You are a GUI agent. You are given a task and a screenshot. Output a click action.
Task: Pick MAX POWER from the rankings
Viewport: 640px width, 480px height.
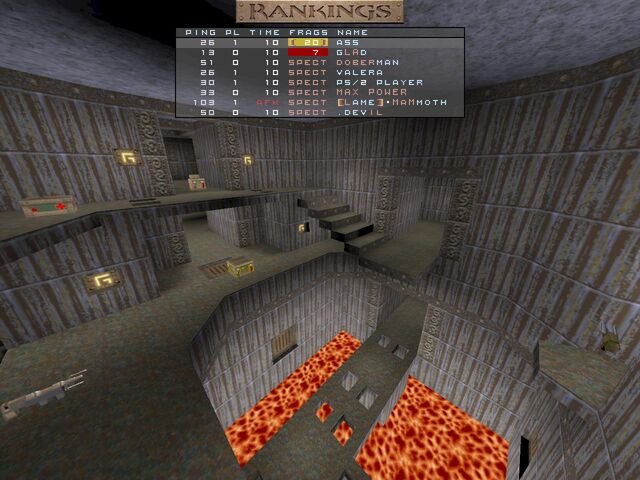320,92
